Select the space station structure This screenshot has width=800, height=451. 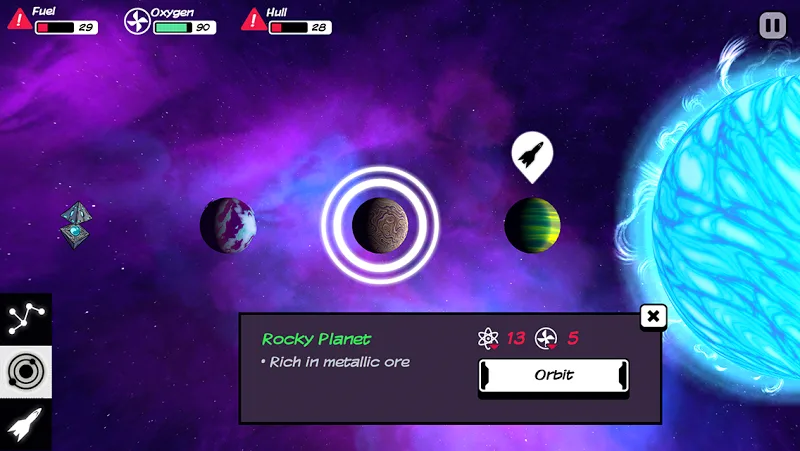point(77,224)
